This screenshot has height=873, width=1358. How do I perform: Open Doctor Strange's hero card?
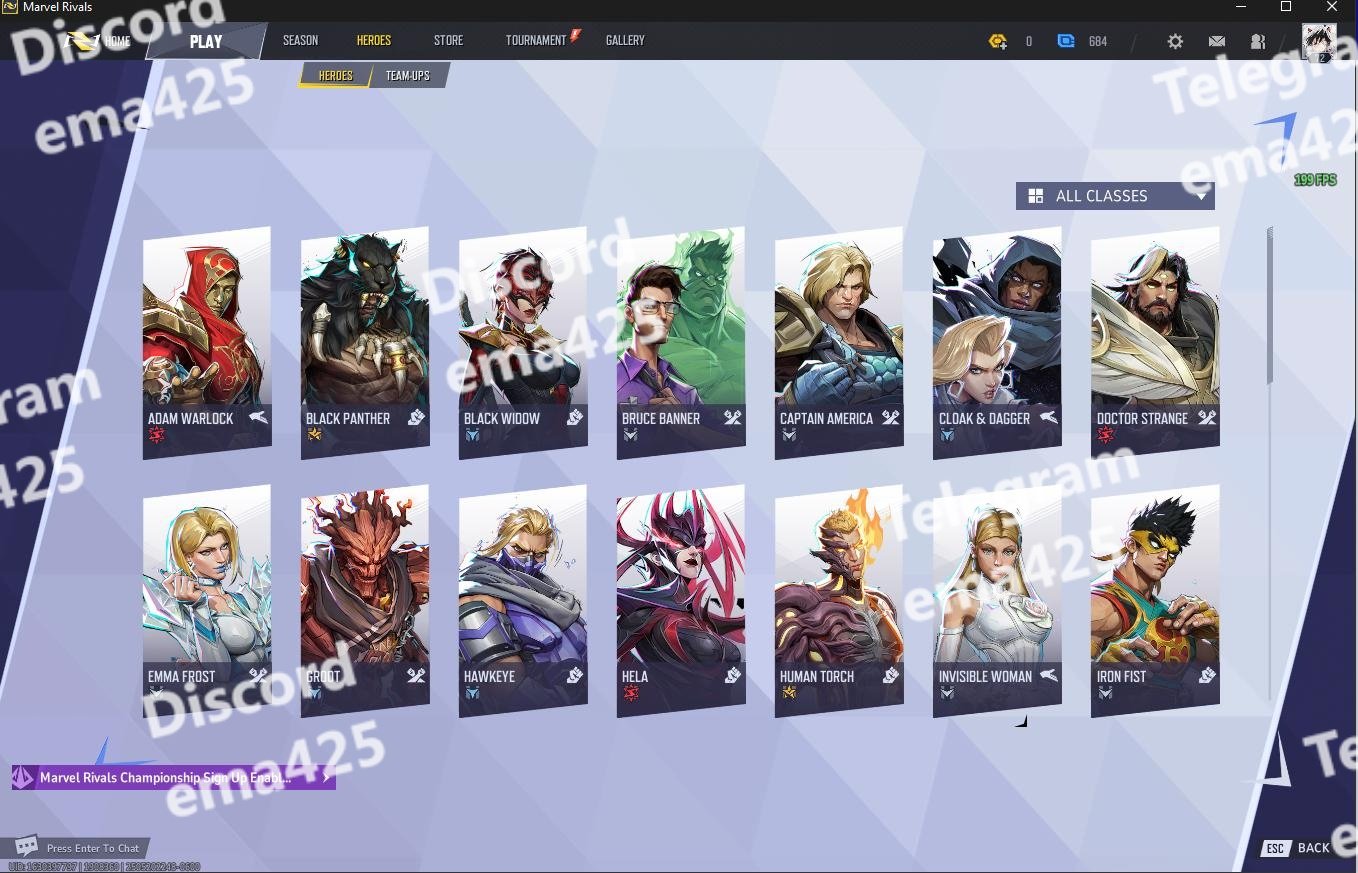(x=1154, y=340)
